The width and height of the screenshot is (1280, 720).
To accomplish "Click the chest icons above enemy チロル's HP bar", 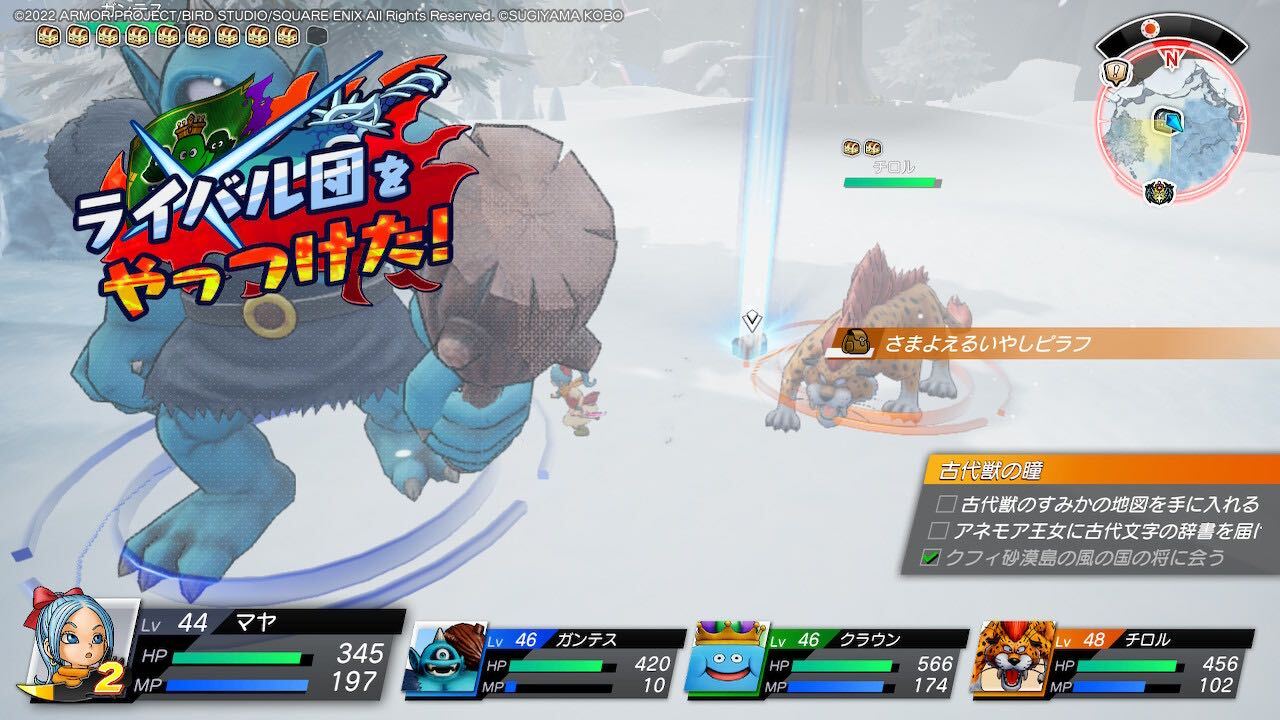I will (860, 148).
